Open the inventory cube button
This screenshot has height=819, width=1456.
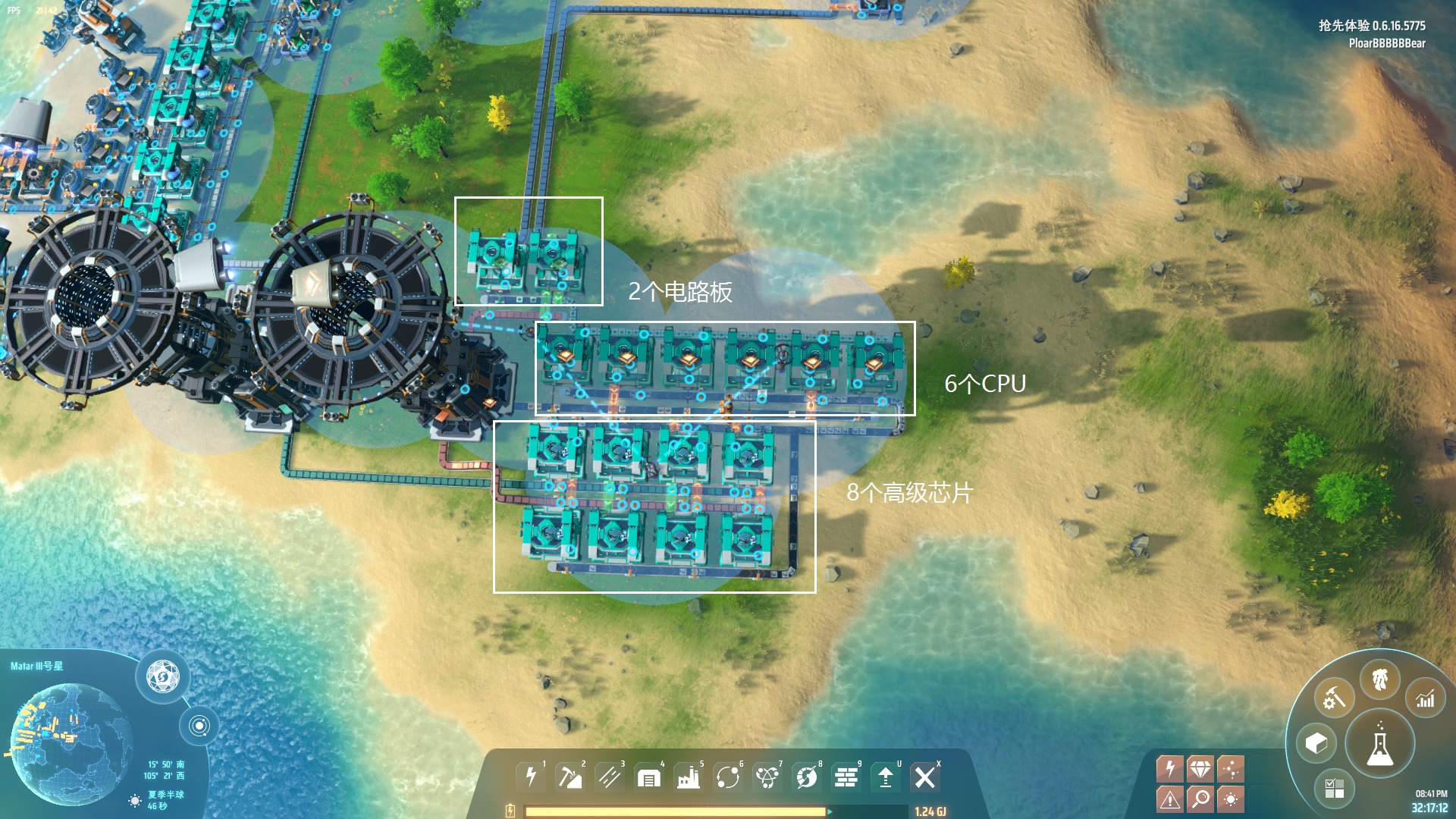coord(1316,743)
